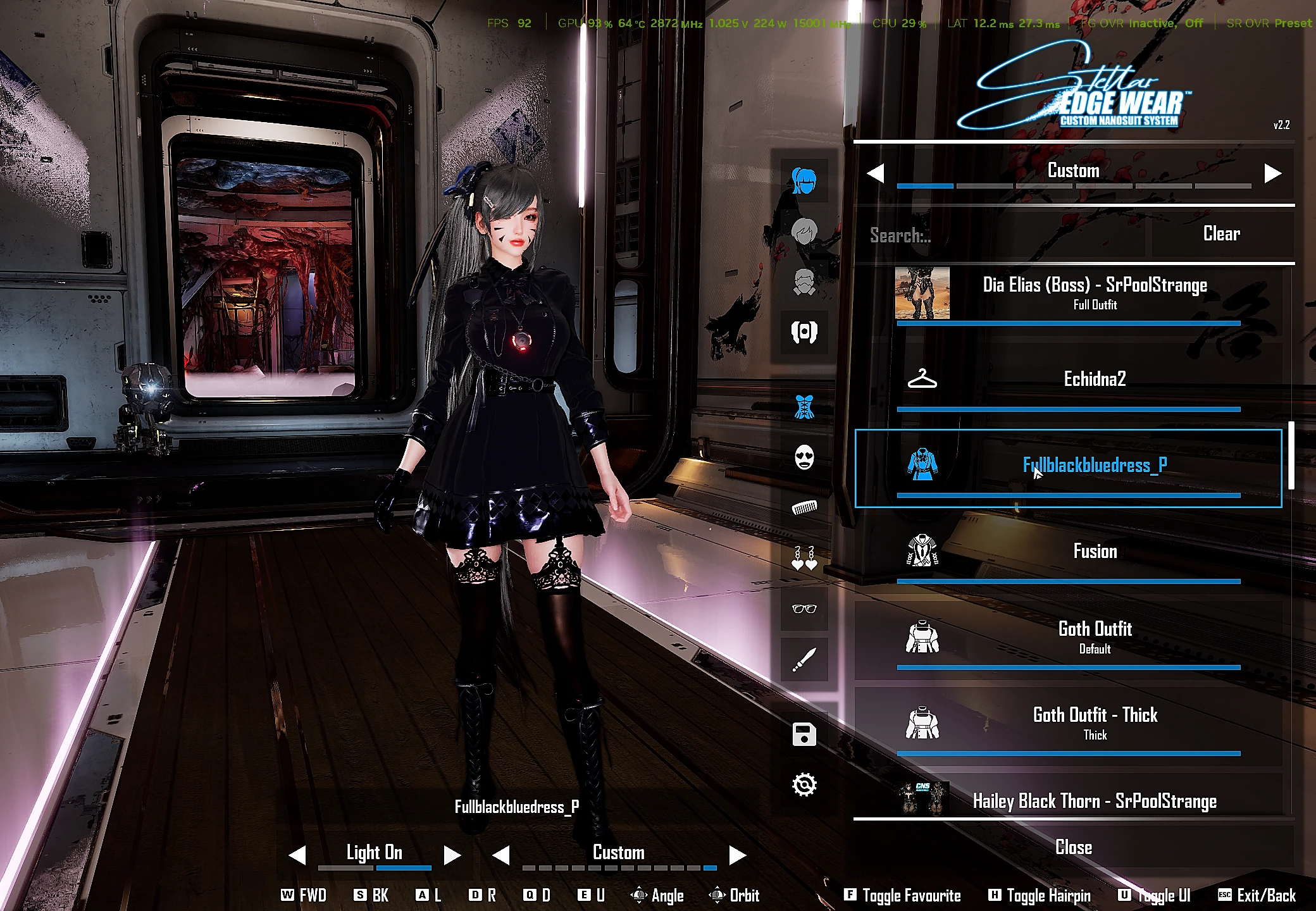The height and width of the screenshot is (911, 1316).
Task: Toggle Favourite for the selected outfit
Action: point(901,895)
